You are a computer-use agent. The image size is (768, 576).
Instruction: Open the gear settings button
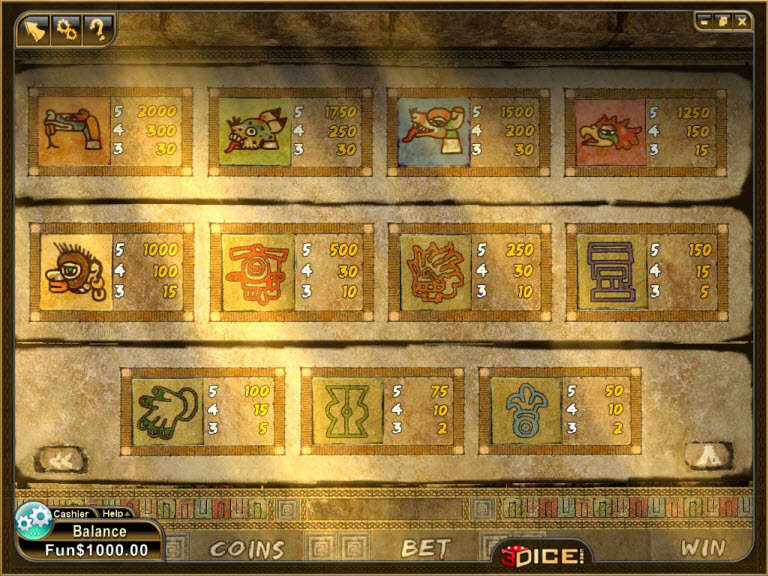click(x=67, y=28)
